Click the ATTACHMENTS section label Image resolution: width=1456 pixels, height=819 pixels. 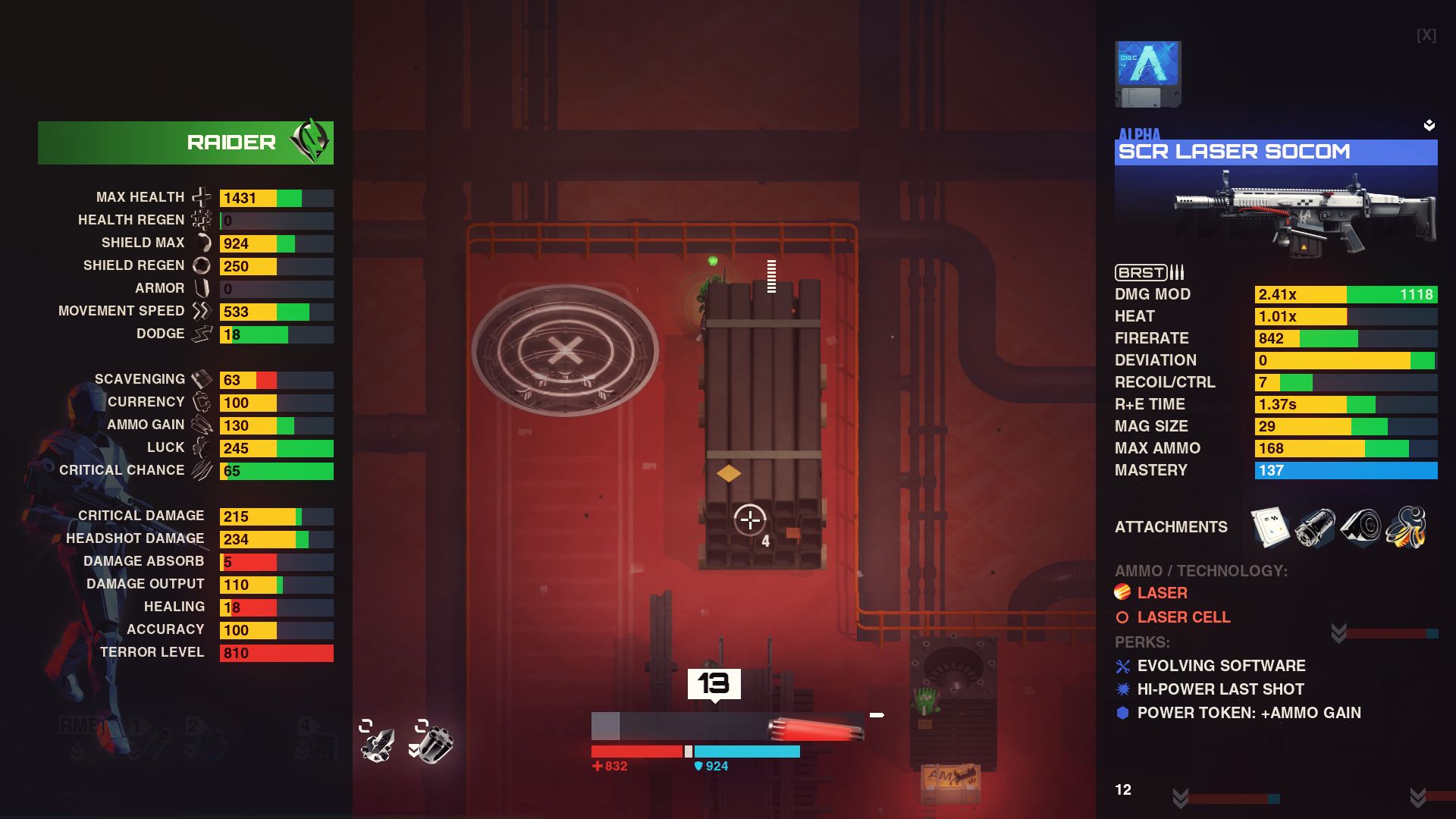point(1171,527)
